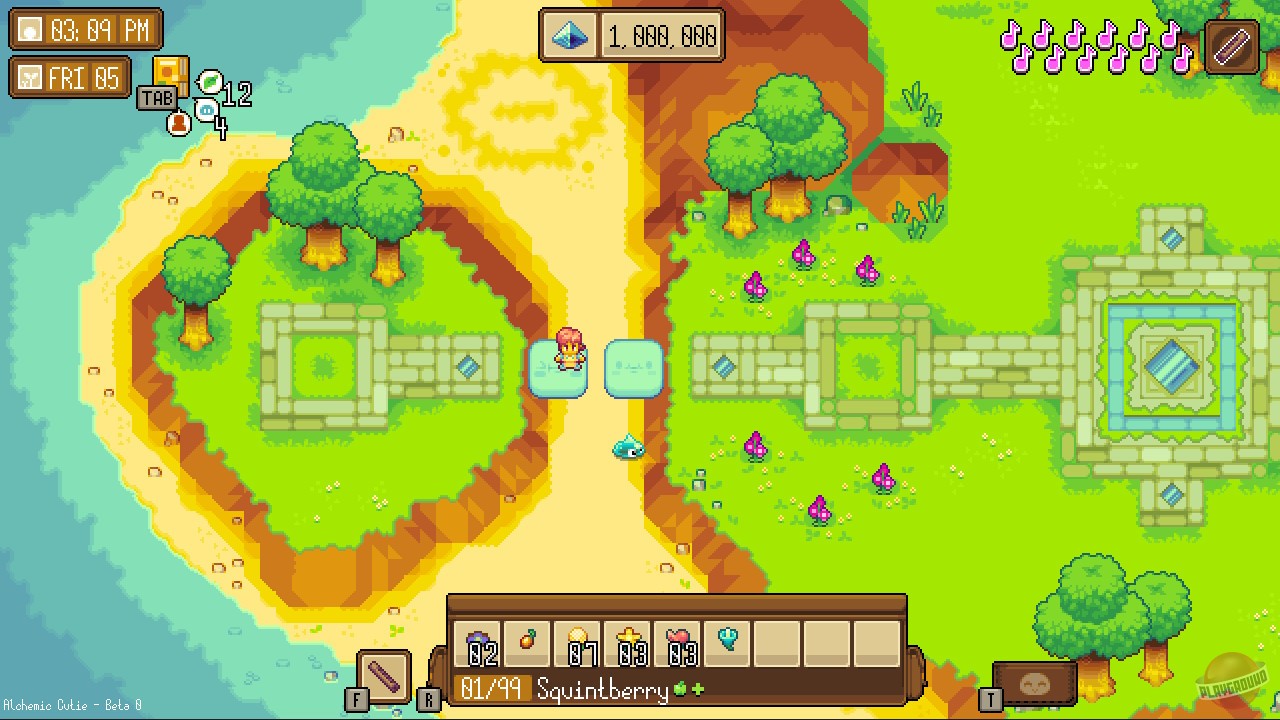
Task: Select the flute tool icon in the top-right corner
Action: [x=1231, y=46]
